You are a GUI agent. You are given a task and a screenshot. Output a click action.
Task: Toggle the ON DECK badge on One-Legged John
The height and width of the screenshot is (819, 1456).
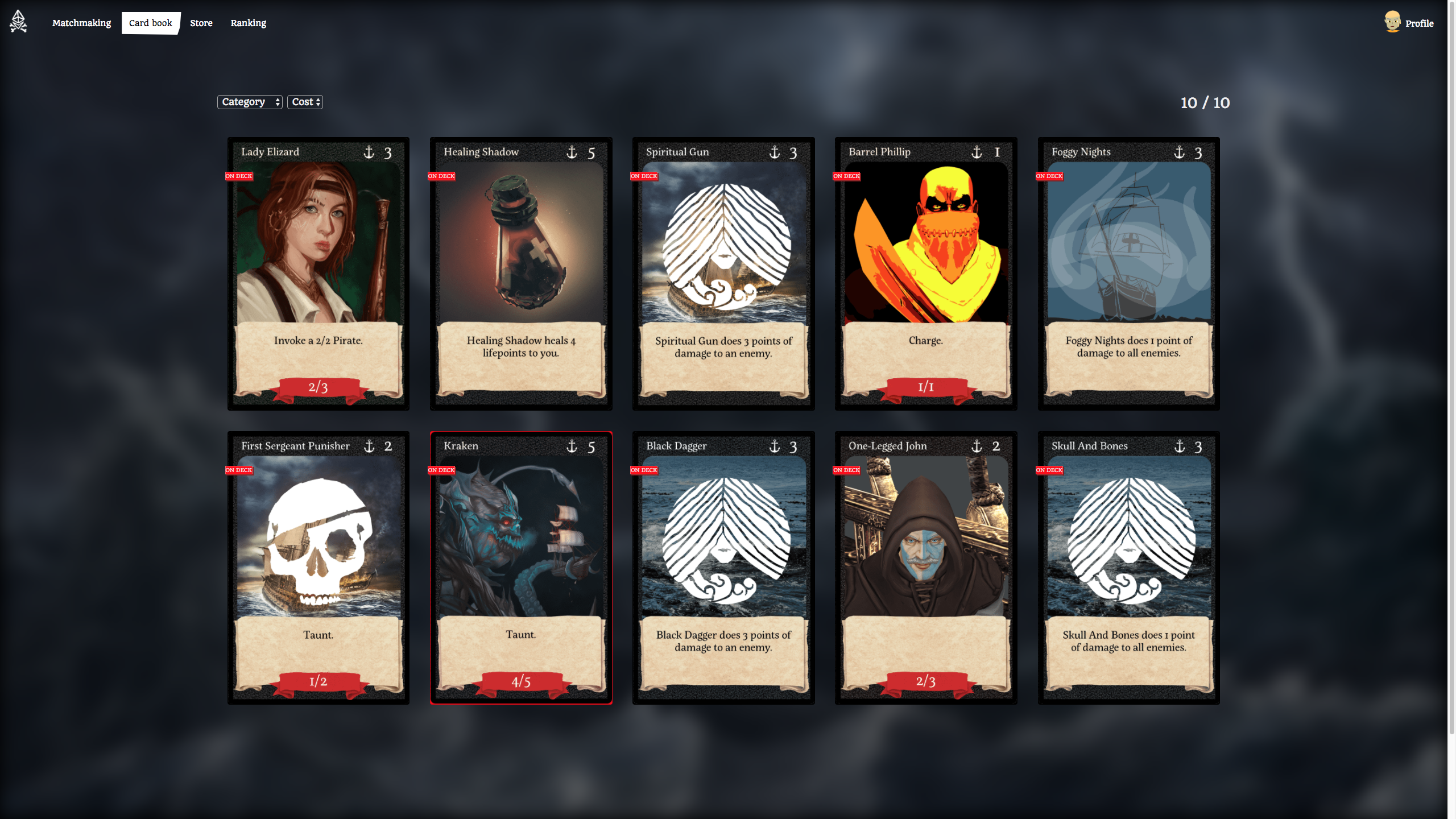pos(846,470)
